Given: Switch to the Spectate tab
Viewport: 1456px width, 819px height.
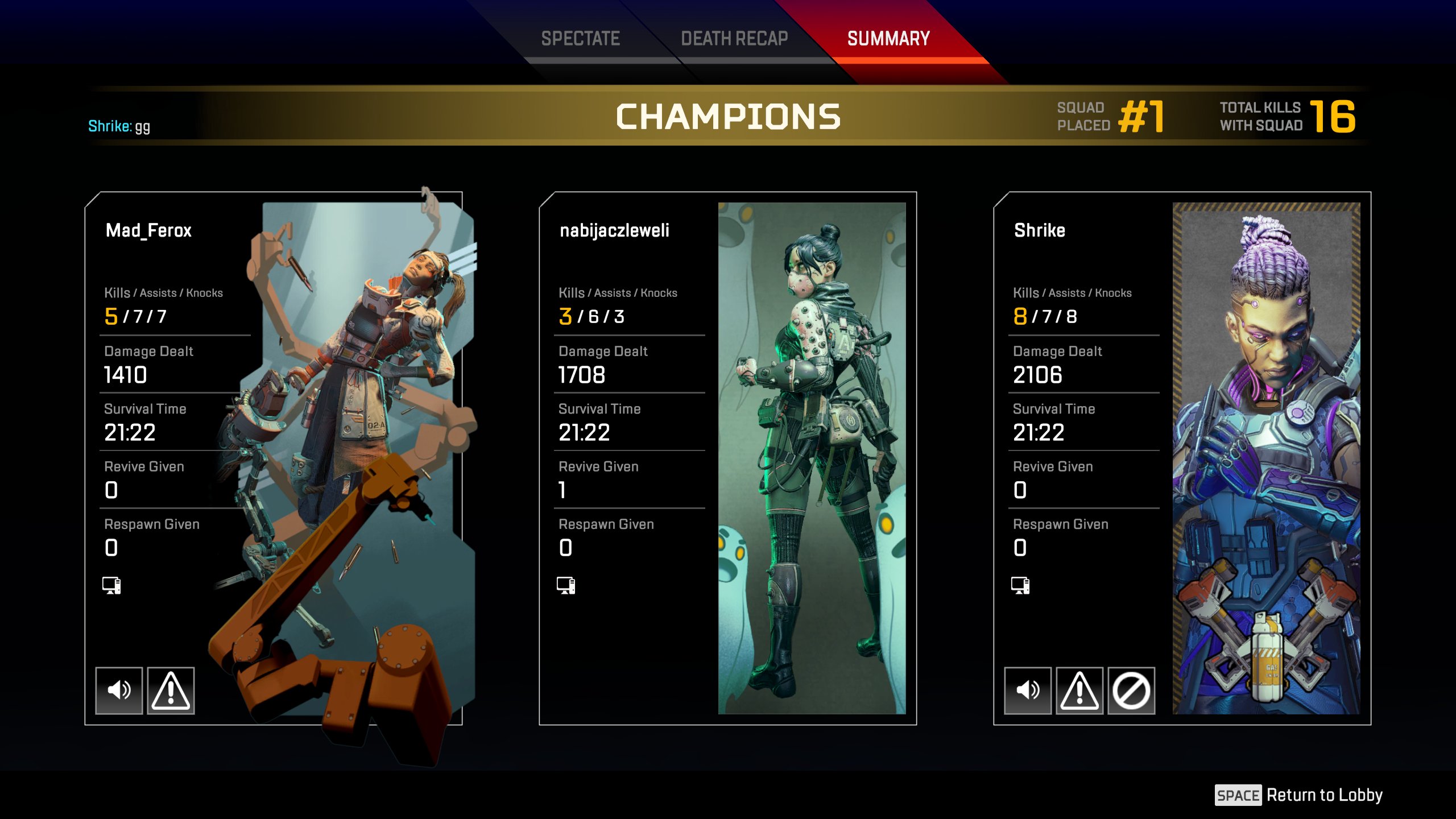Looking at the screenshot, I should point(580,39).
